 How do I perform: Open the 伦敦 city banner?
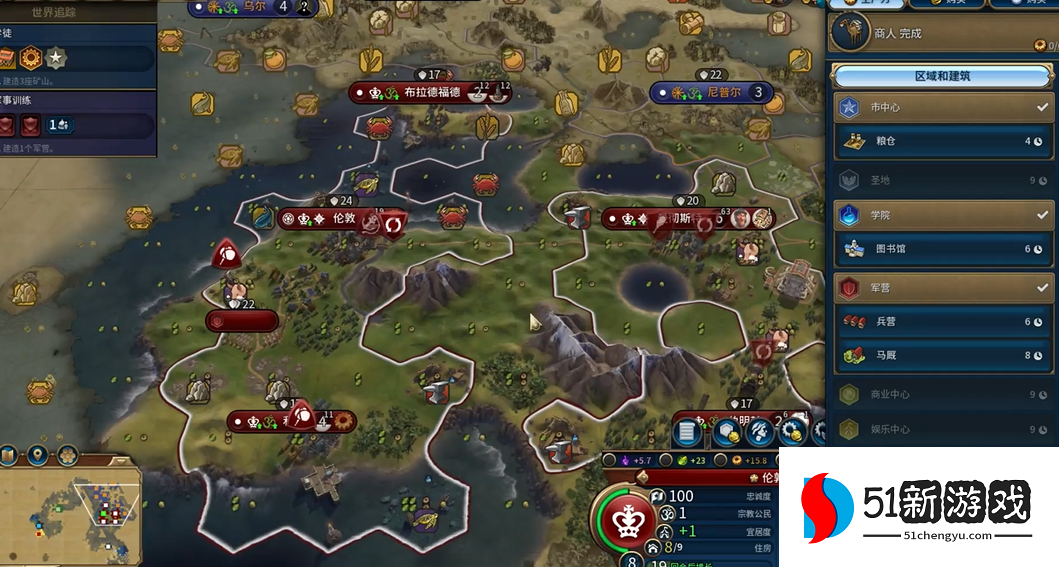pyautogui.click(x=330, y=218)
